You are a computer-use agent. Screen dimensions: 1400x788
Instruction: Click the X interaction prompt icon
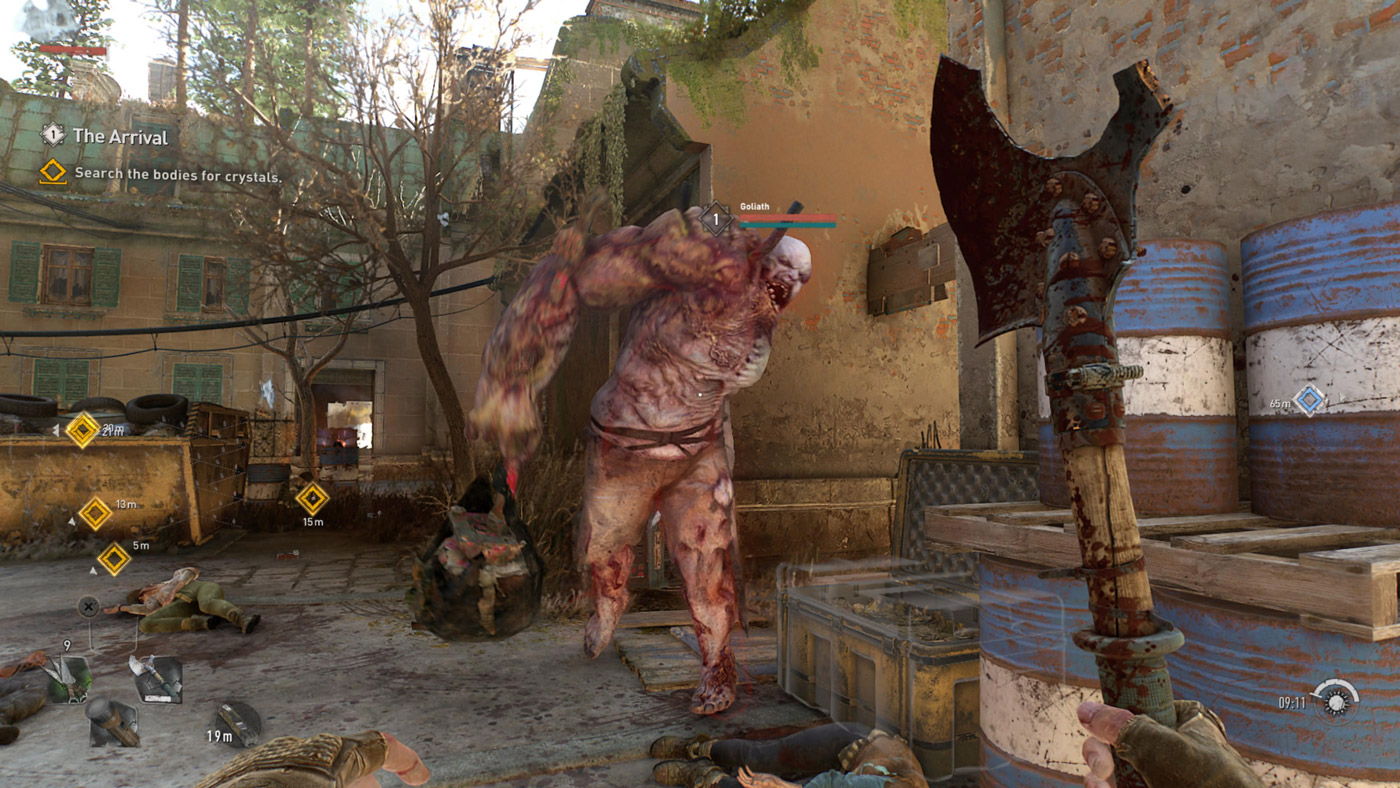click(88, 606)
